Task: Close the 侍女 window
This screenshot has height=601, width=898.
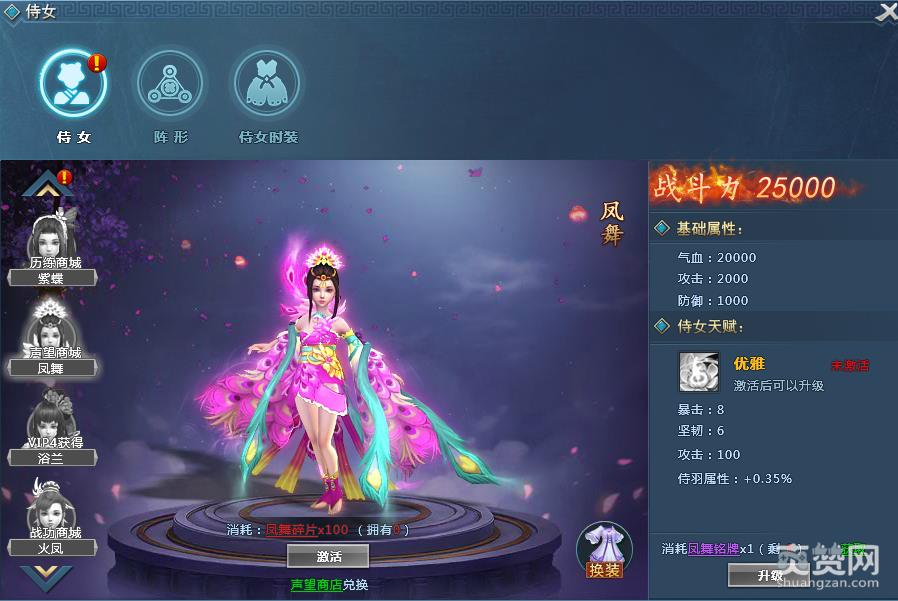Action: [886, 12]
